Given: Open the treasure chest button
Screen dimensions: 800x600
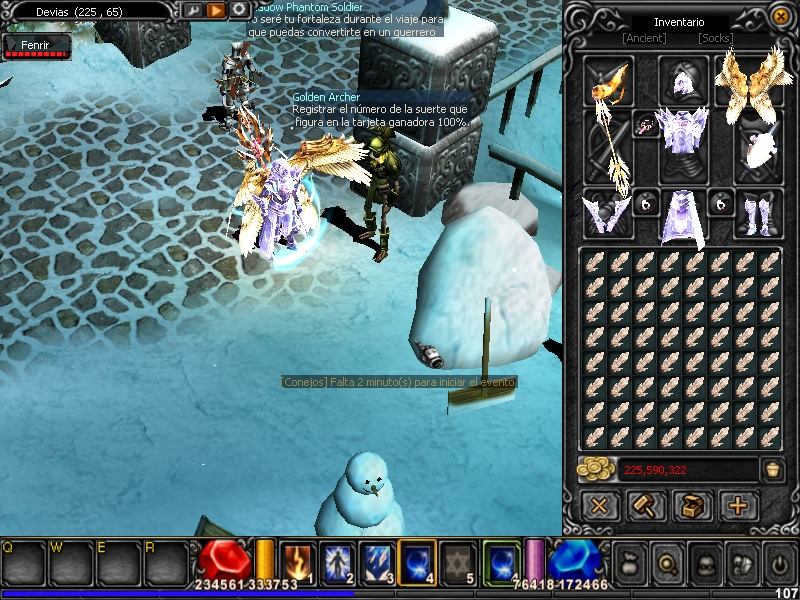Looking at the screenshot, I should 692,506.
